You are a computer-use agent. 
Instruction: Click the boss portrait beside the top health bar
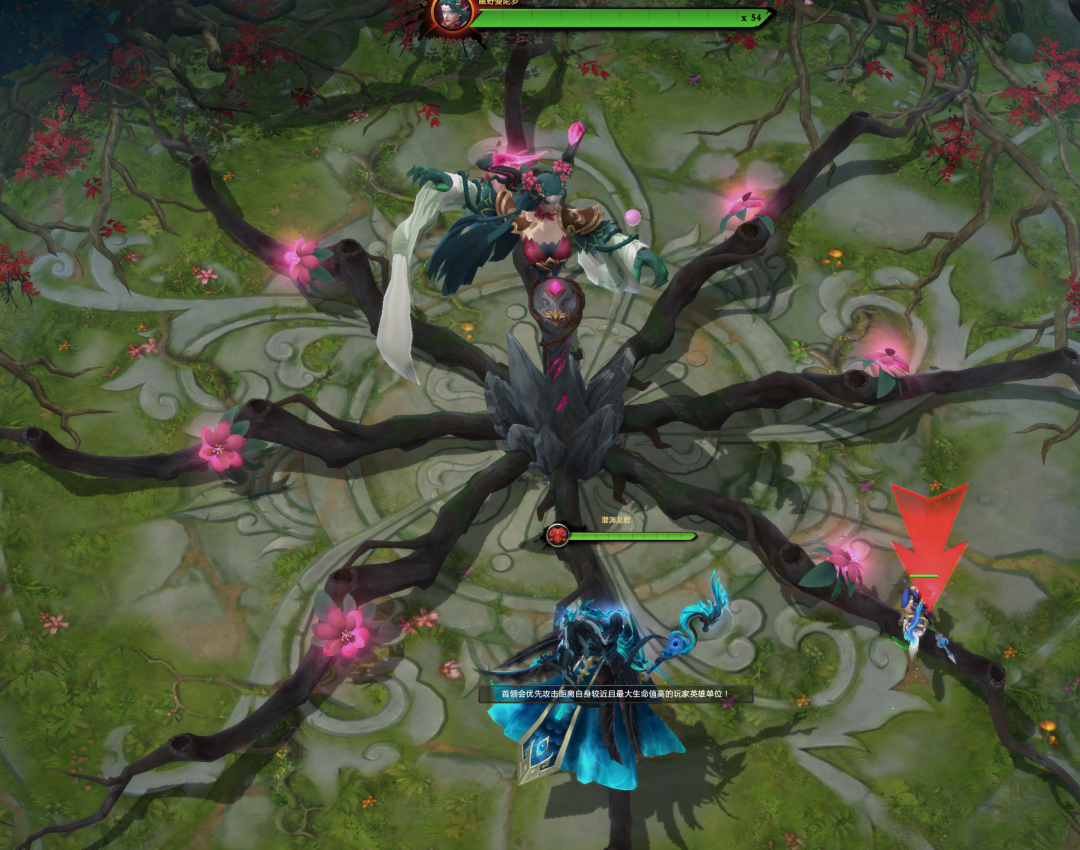pos(453,14)
